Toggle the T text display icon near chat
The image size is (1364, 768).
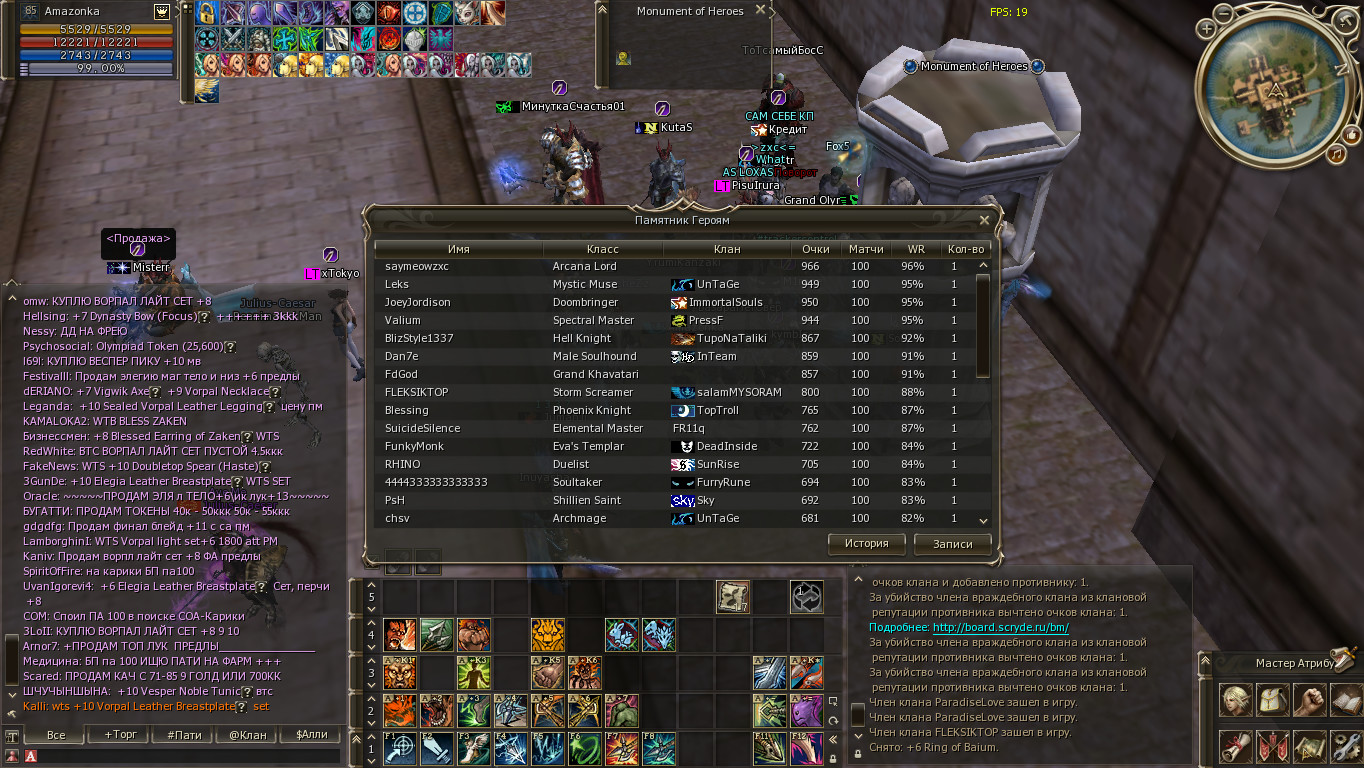12,735
